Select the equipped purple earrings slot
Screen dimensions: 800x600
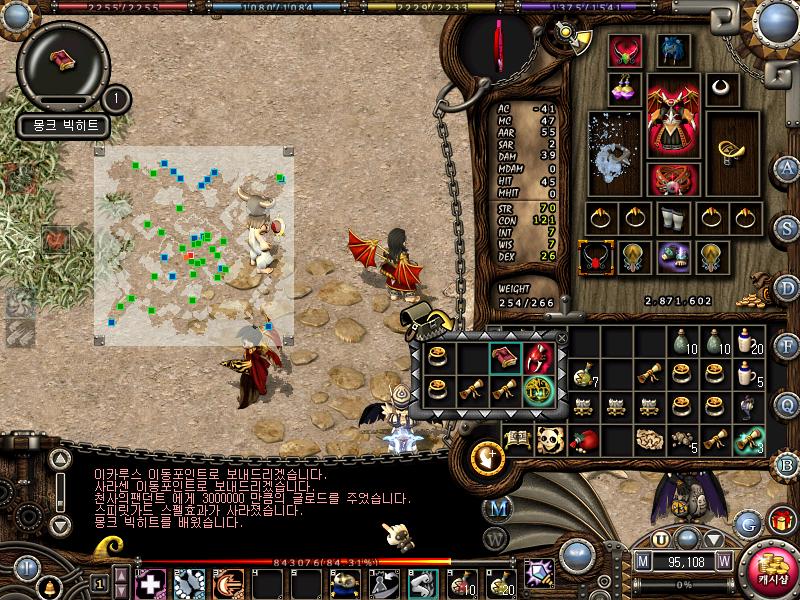click(627, 88)
